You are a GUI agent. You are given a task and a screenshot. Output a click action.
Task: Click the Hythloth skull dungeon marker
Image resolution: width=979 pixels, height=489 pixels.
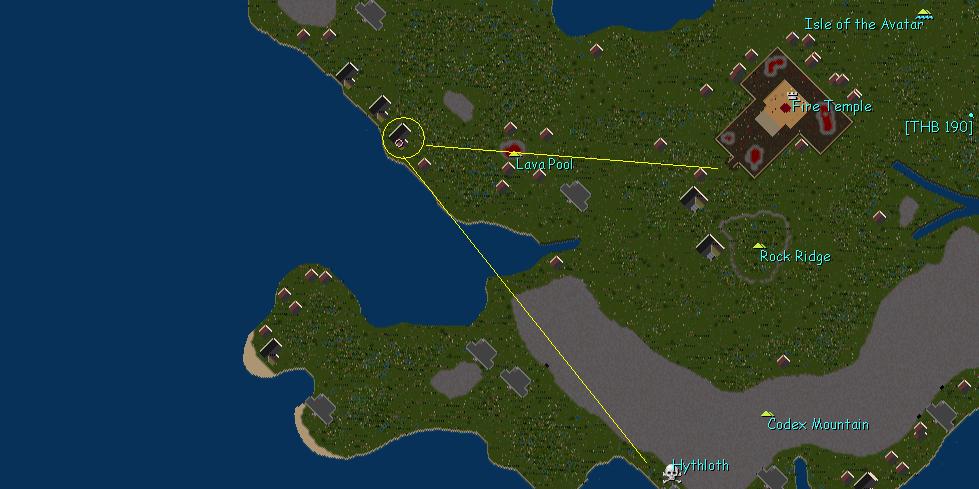coord(673,471)
